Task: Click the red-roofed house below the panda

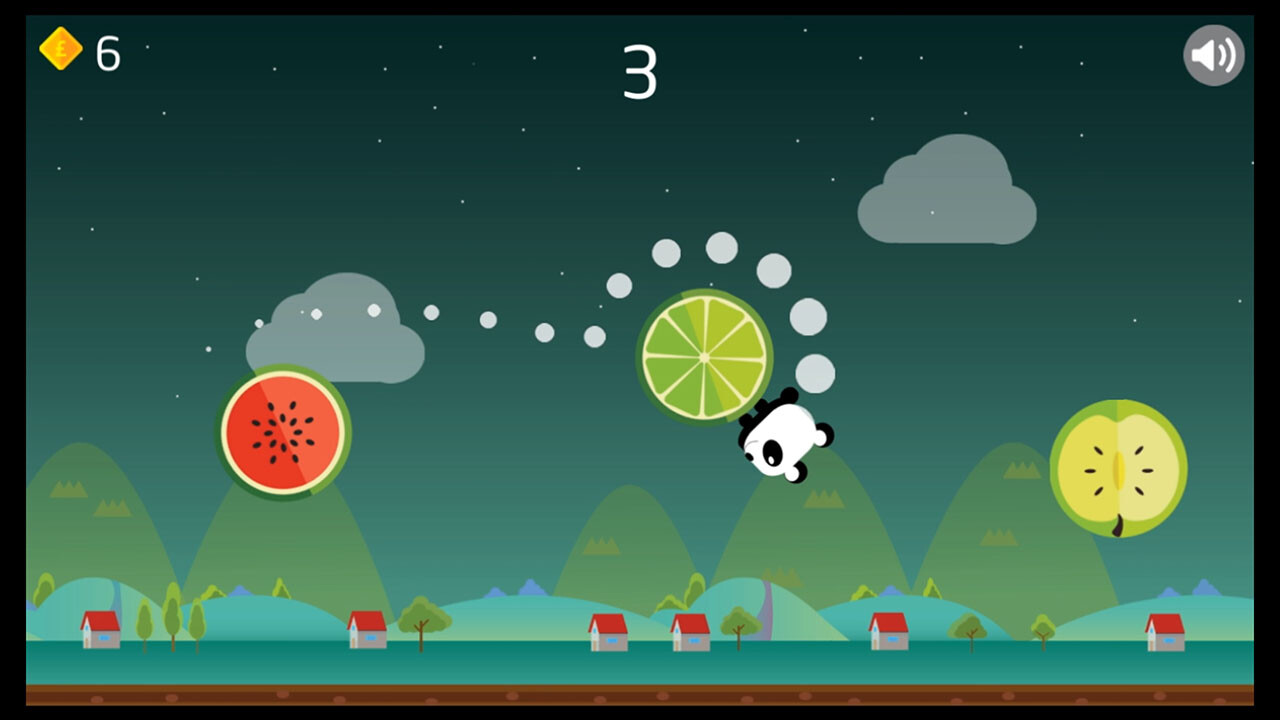Action: [x=692, y=634]
